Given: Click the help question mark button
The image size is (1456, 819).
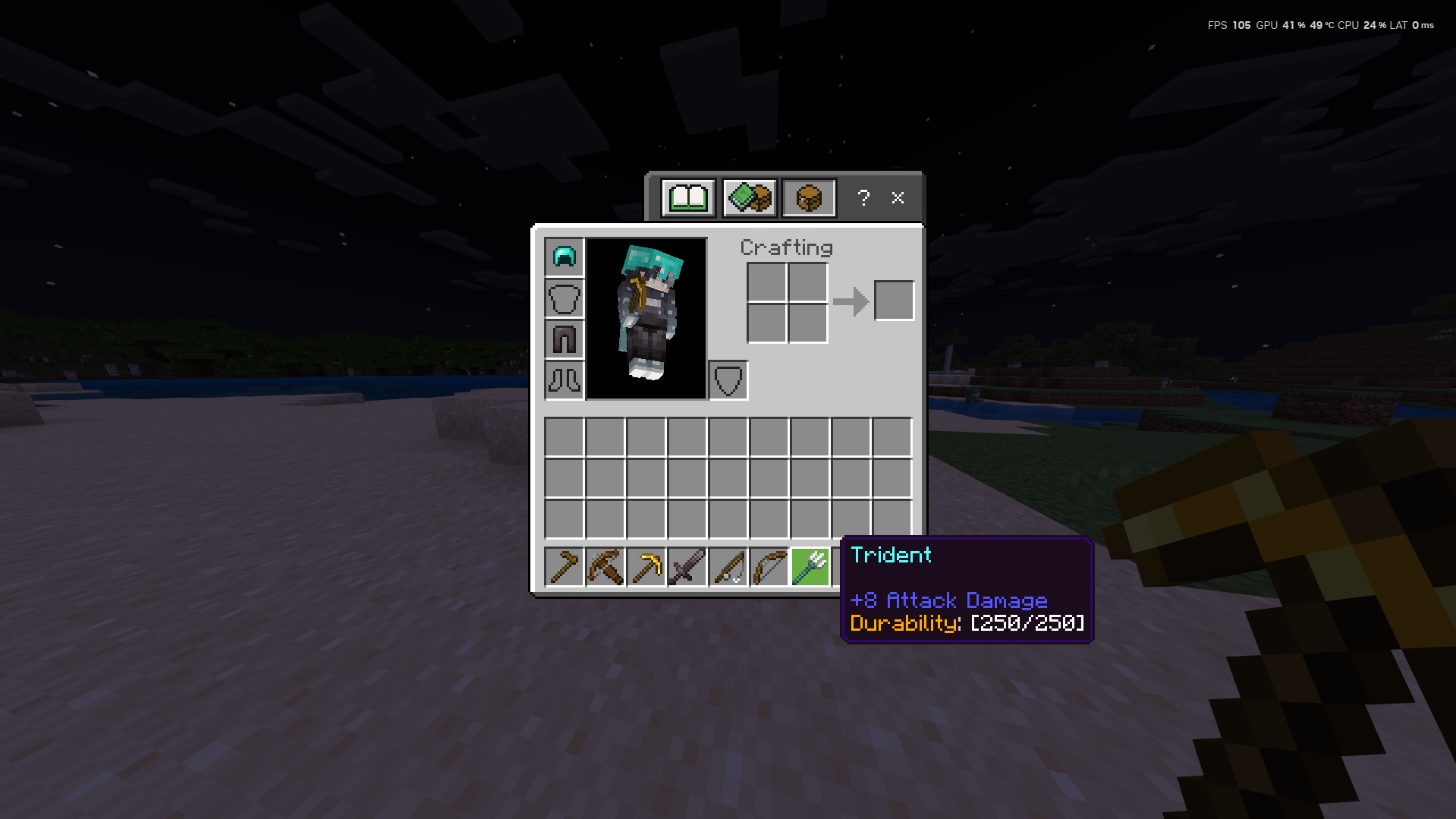Looking at the screenshot, I should click(863, 198).
